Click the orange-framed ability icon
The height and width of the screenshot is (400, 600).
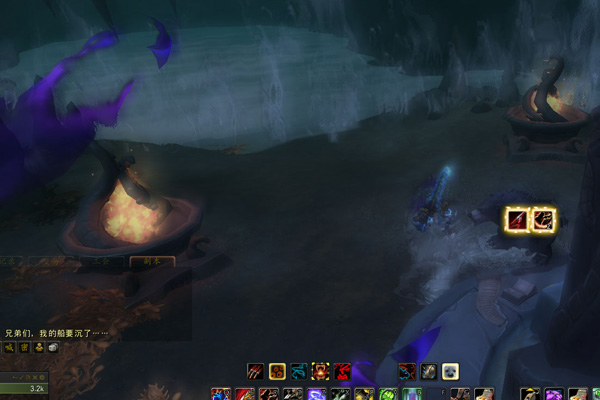278,371
